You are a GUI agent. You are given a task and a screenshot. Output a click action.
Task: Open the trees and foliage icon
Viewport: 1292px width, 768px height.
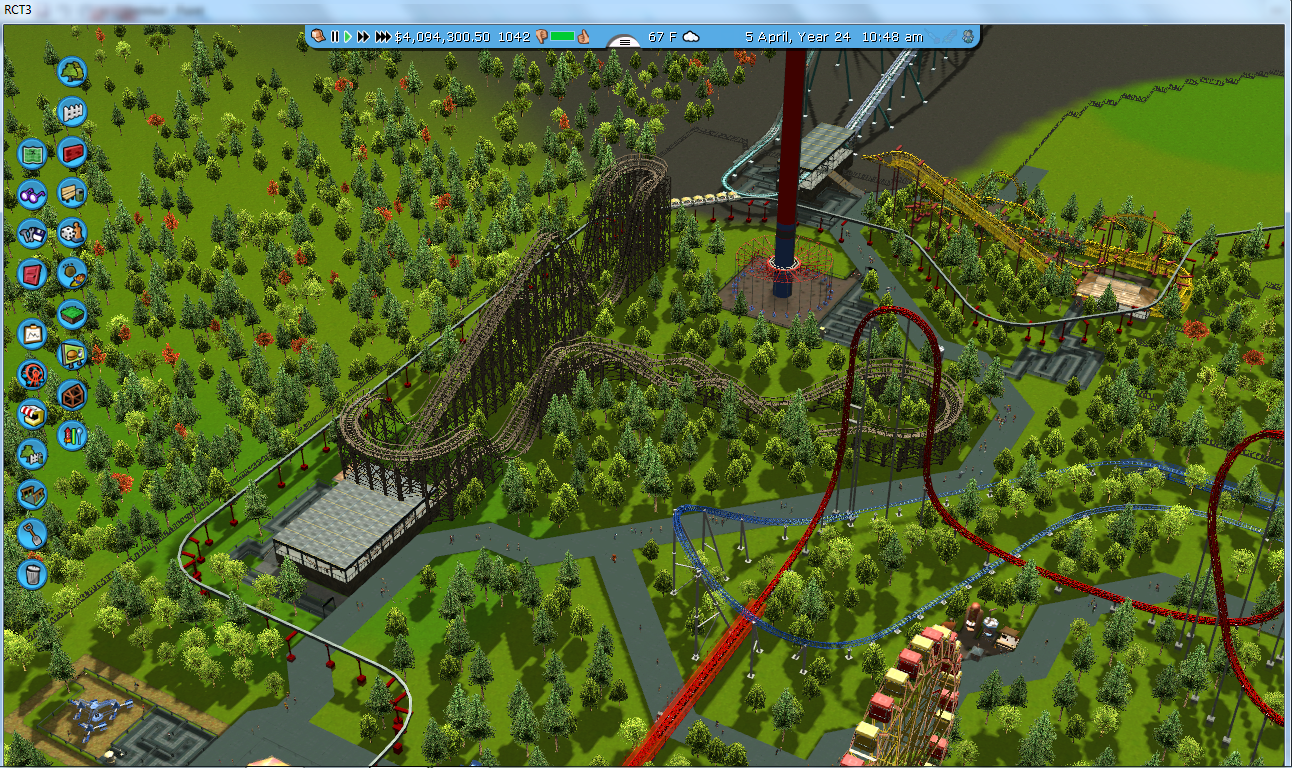click(72, 71)
